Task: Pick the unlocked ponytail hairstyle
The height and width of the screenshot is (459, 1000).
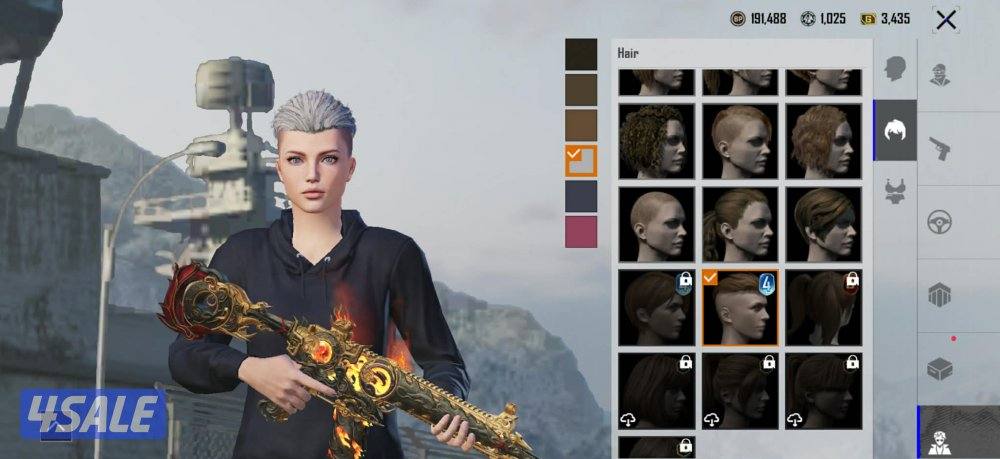Action: [x=739, y=224]
